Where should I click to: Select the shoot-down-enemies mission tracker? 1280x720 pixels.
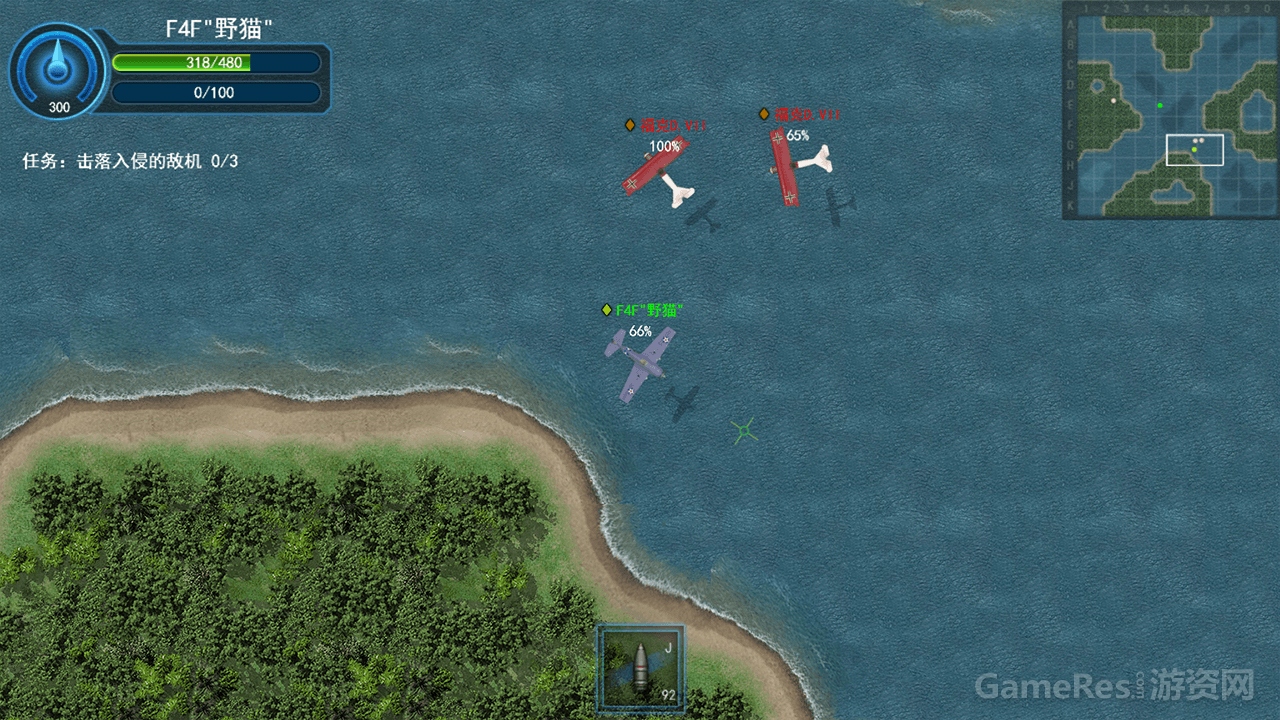pos(130,161)
